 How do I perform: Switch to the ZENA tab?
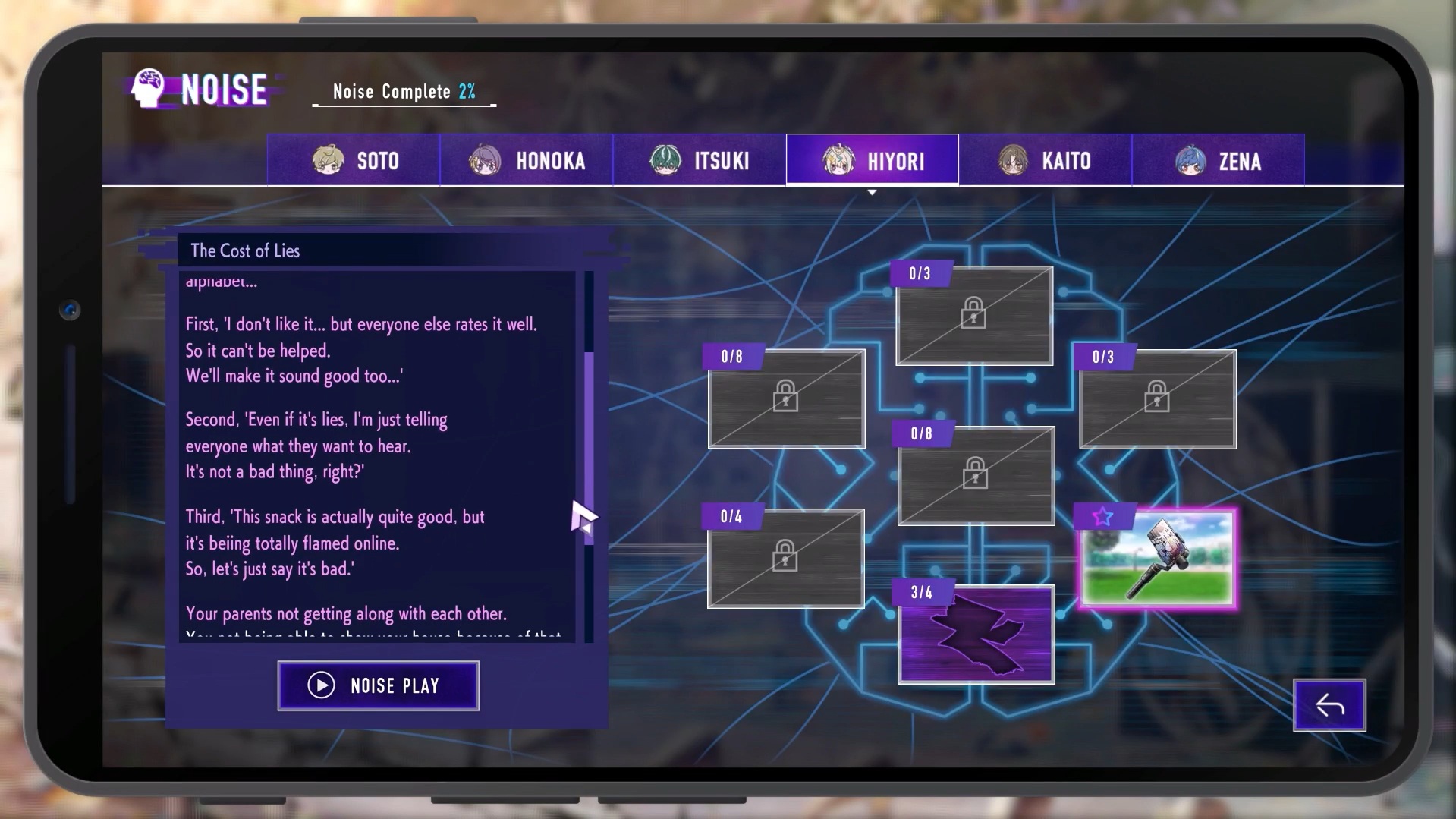click(x=1218, y=160)
